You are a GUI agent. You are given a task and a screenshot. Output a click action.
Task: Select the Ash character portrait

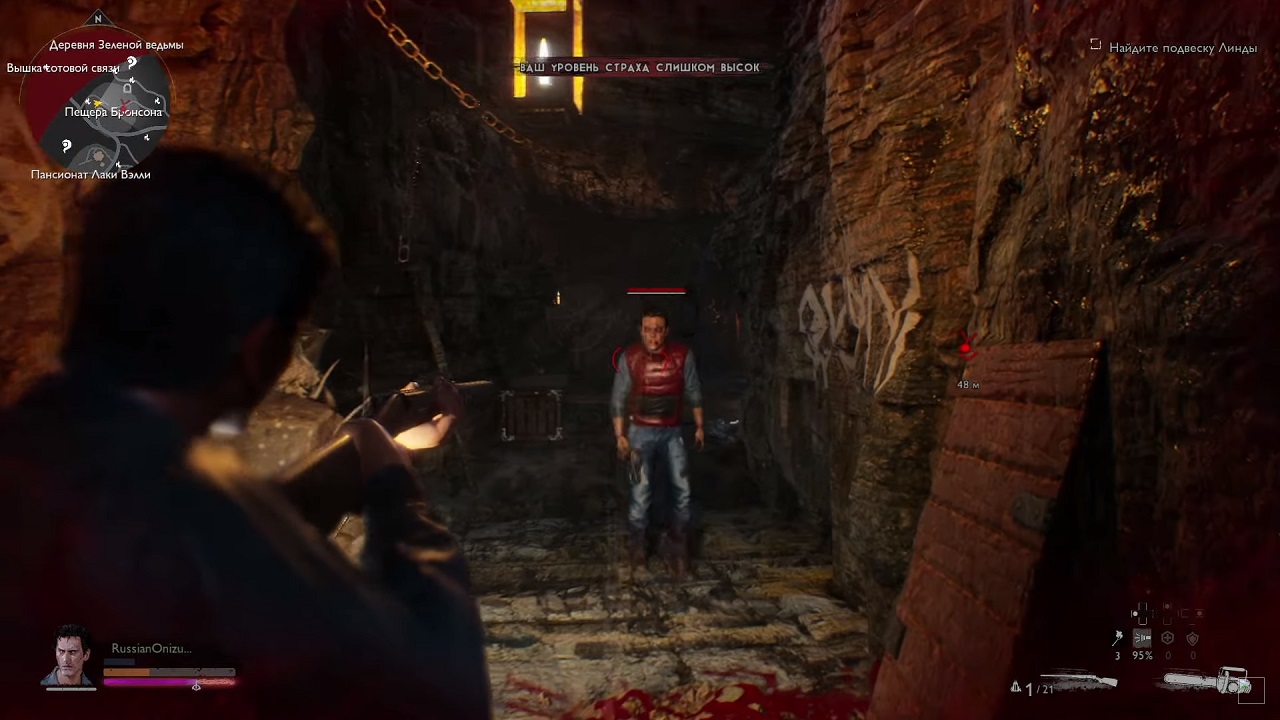click(68, 657)
